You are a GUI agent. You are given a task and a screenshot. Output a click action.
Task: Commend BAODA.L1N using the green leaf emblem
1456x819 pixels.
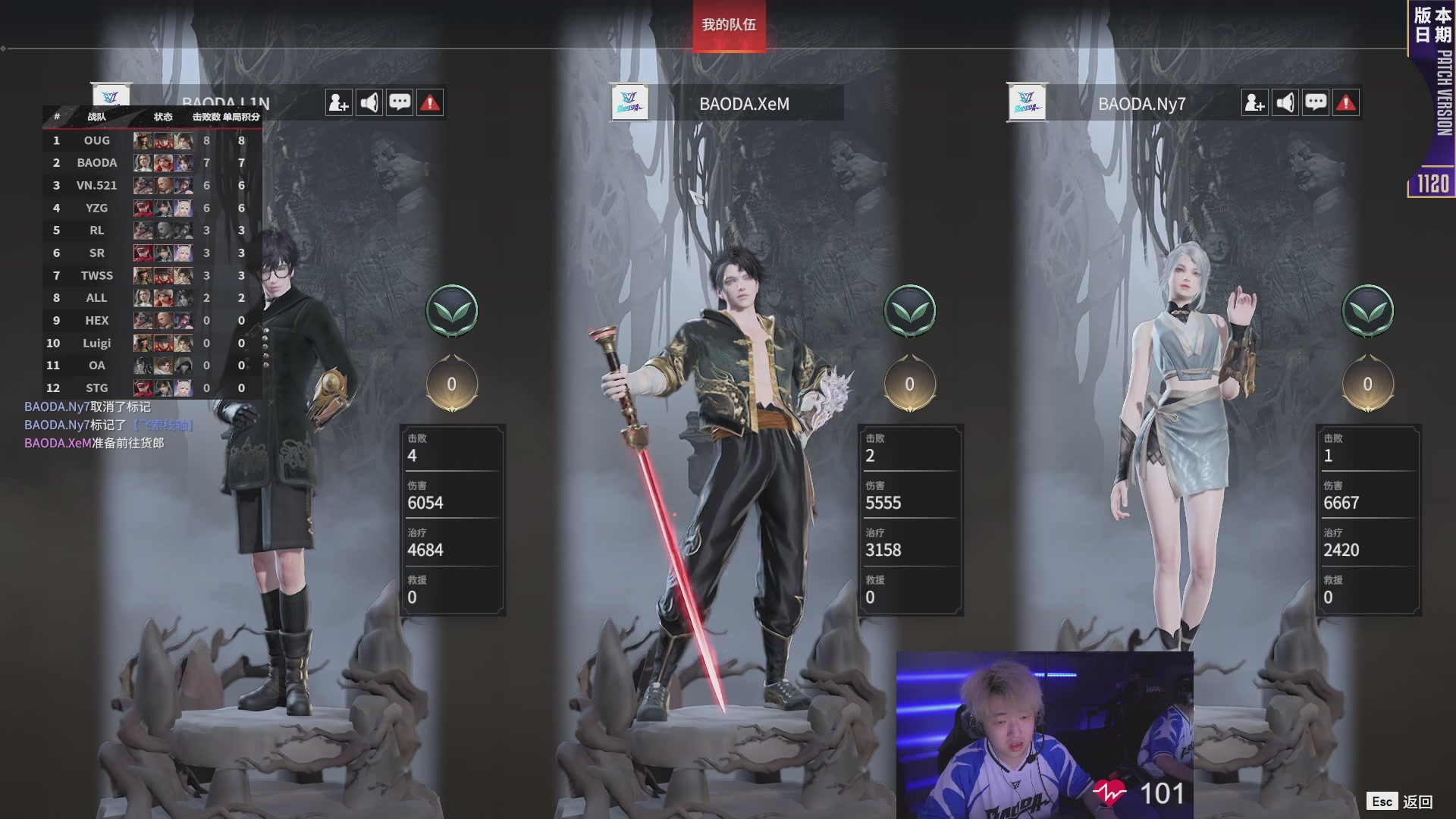point(452,310)
